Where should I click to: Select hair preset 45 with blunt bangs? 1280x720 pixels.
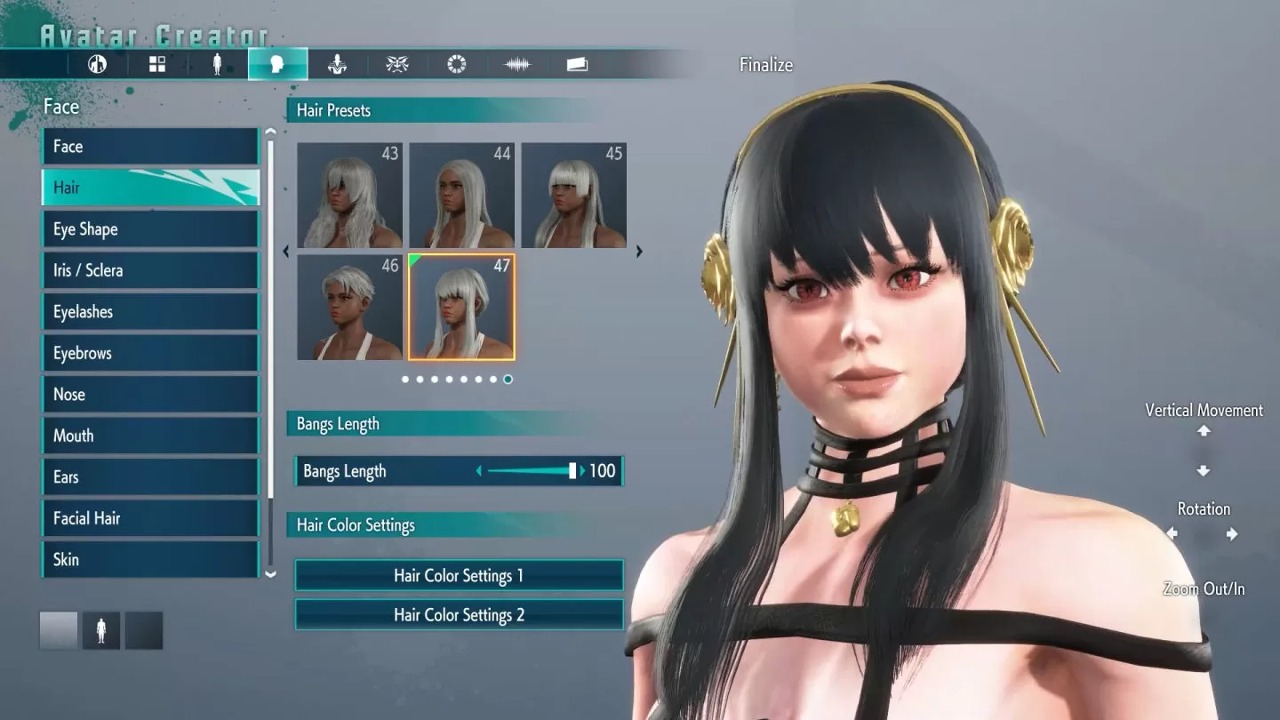pyautogui.click(x=574, y=196)
